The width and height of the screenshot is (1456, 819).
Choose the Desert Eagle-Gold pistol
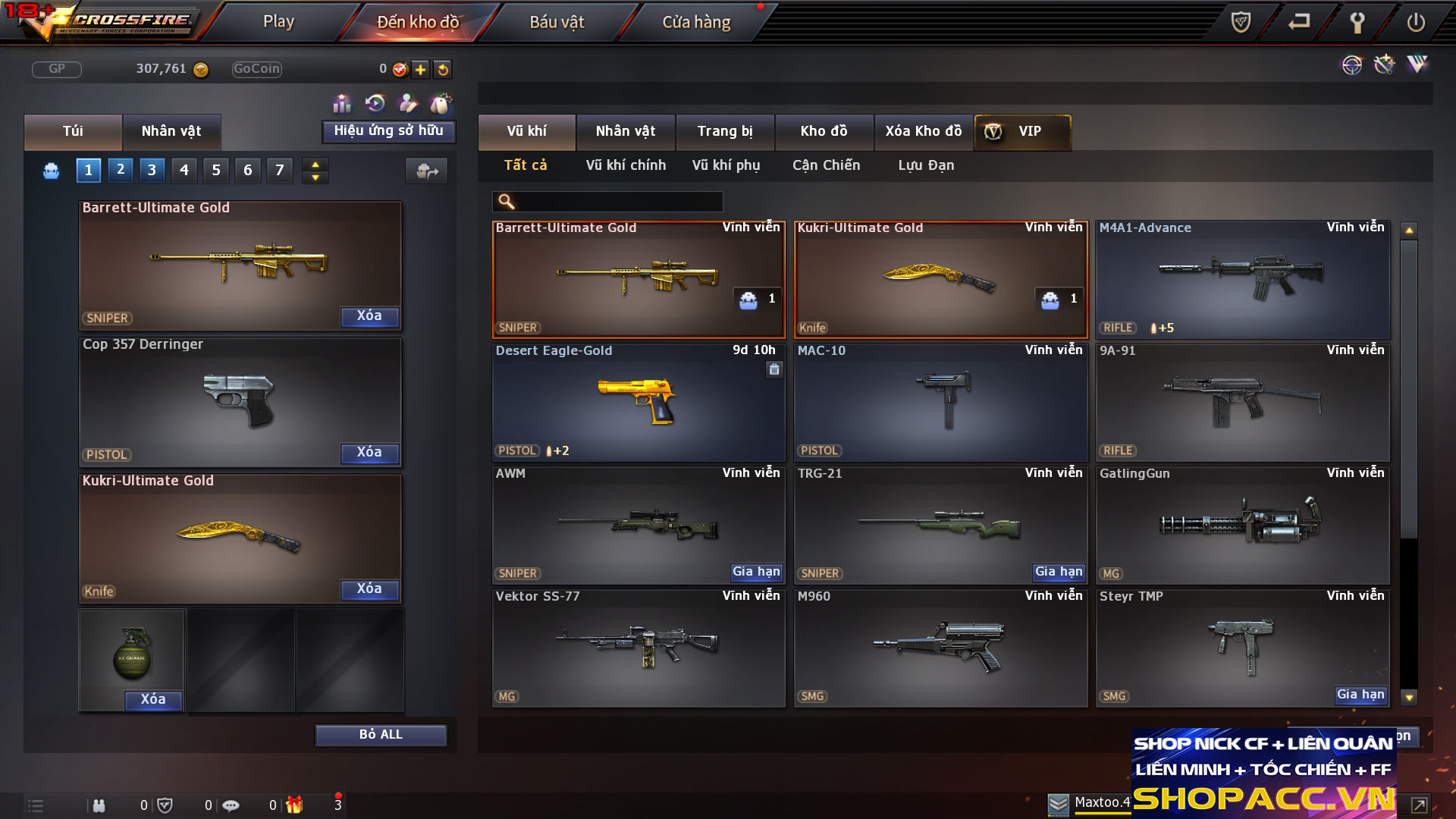click(x=639, y=402)
